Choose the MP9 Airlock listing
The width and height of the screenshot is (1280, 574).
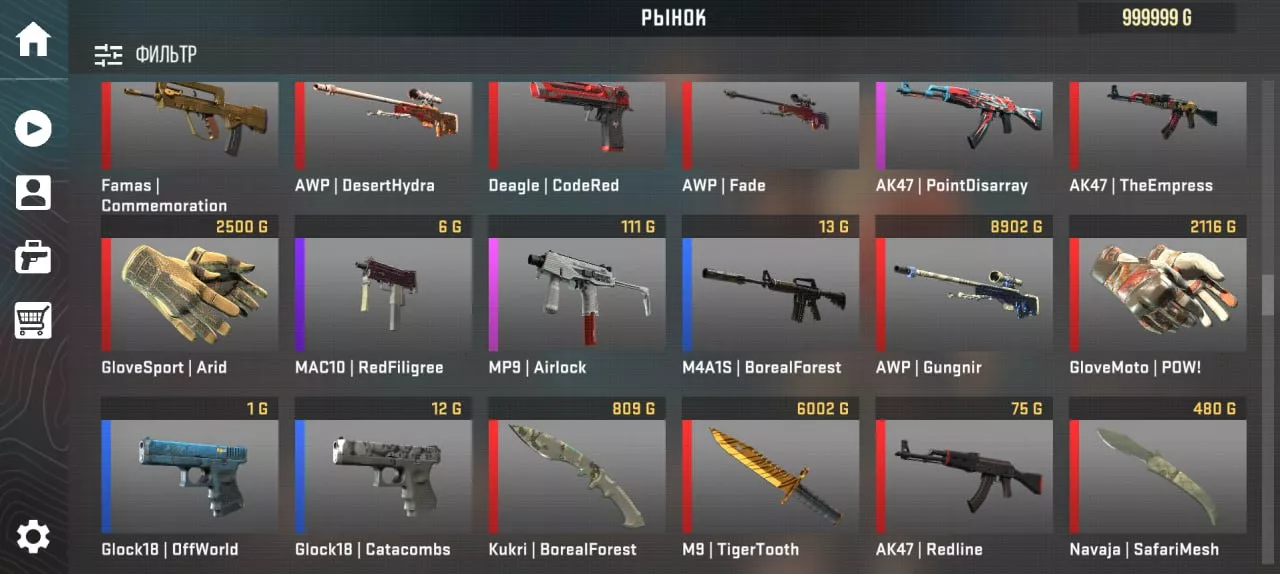[577, 295]
